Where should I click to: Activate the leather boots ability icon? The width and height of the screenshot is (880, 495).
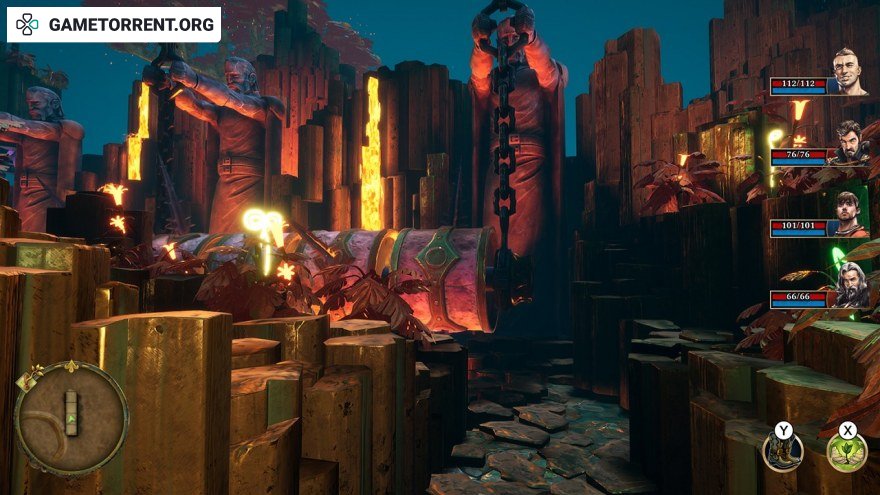(x=782, y=452)
